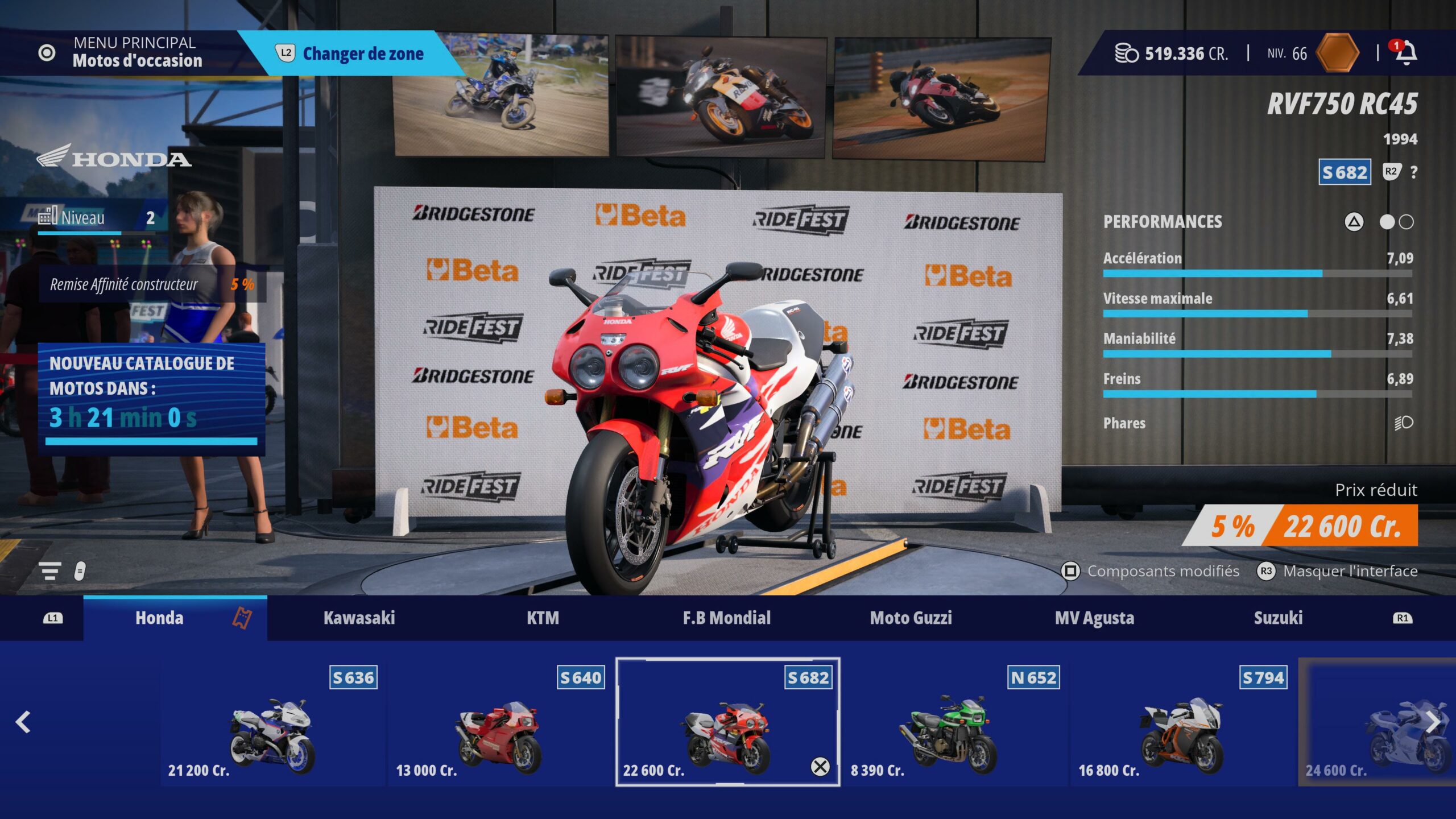Show the Moto Guzzi bikes tab
Screen dimensions: 1456x819
coord(911,618)
